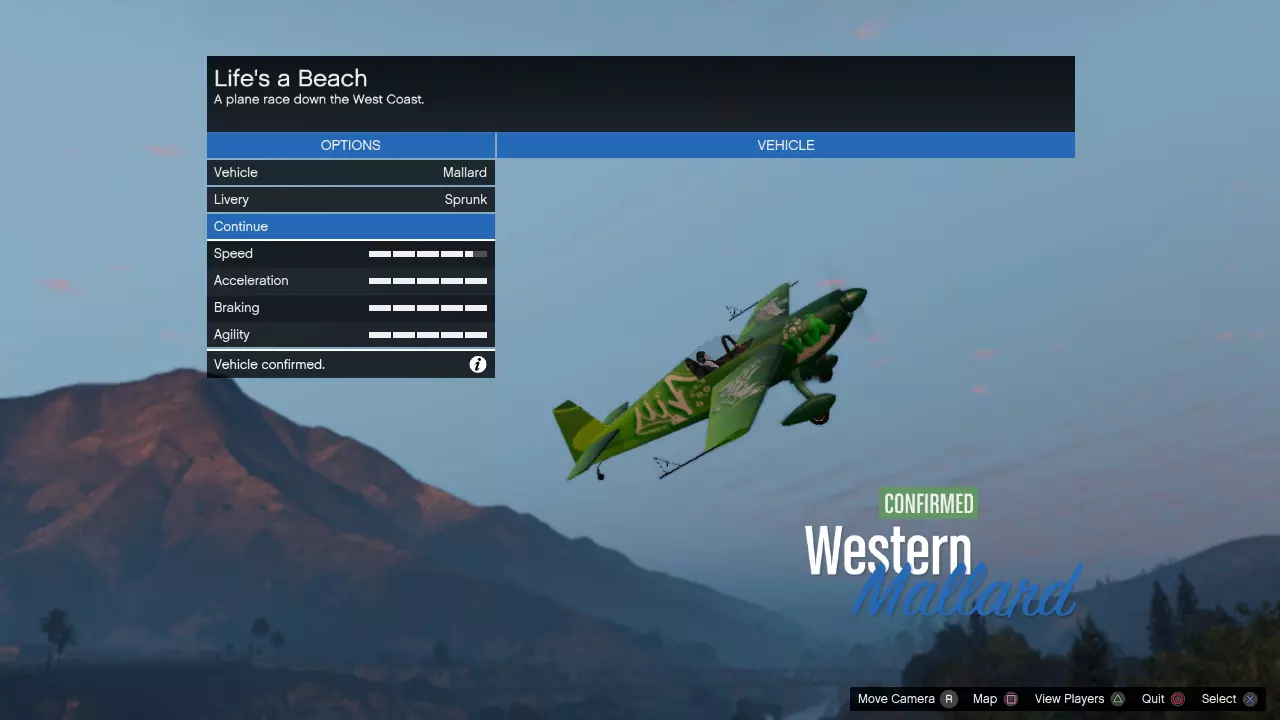Change the Livery from Sprunk
The width and height of the screenshot is (1280, 720).
(350, 199)
